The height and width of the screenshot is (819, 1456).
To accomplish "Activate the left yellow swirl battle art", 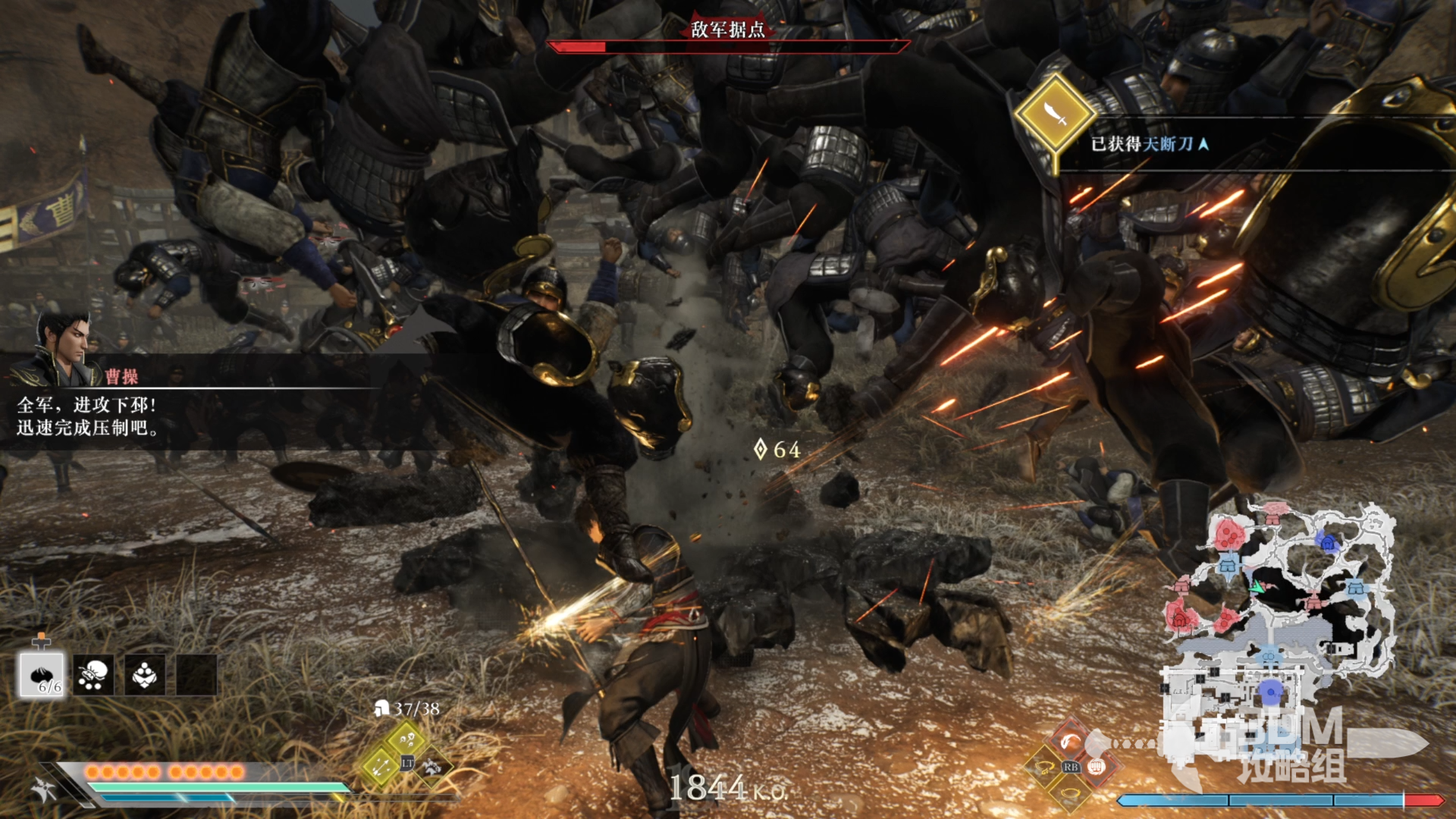I will [1045, 767].
